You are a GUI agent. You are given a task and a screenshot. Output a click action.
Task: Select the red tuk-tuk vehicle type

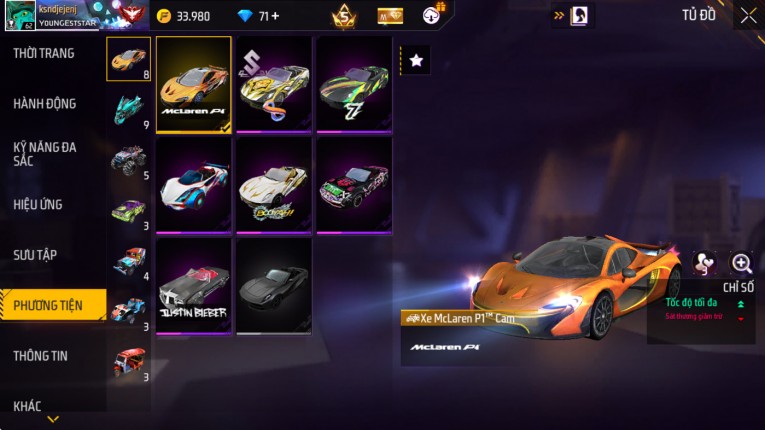click(128, 361)
